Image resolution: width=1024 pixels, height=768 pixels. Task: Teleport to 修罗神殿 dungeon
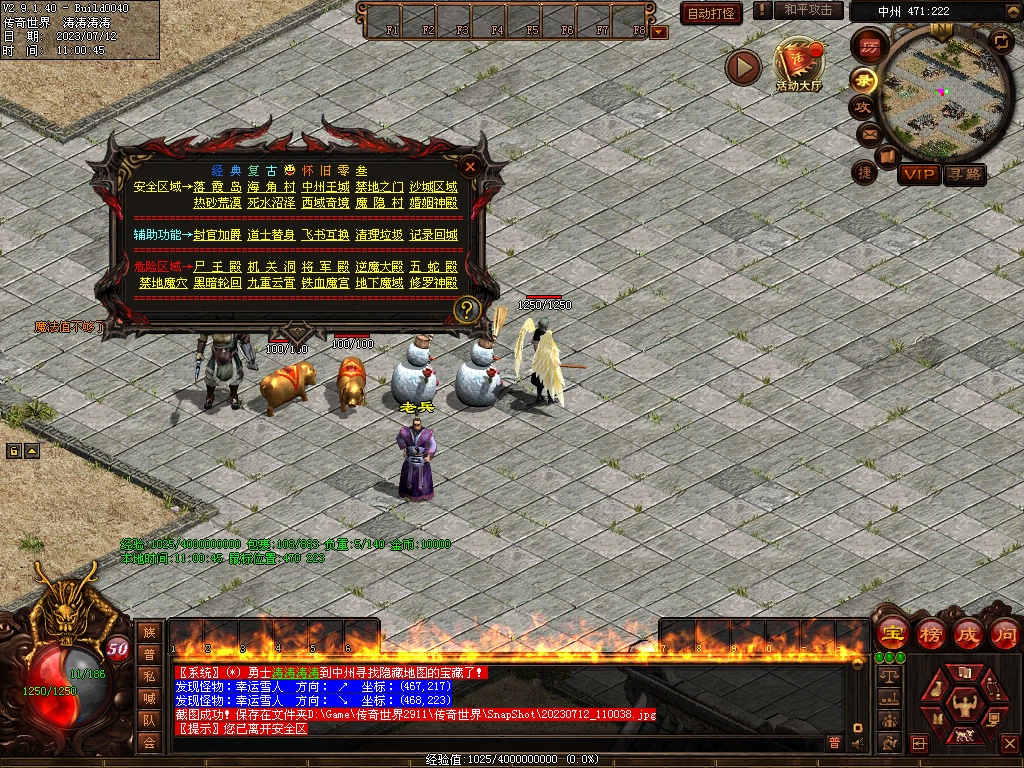click(433, 283)
